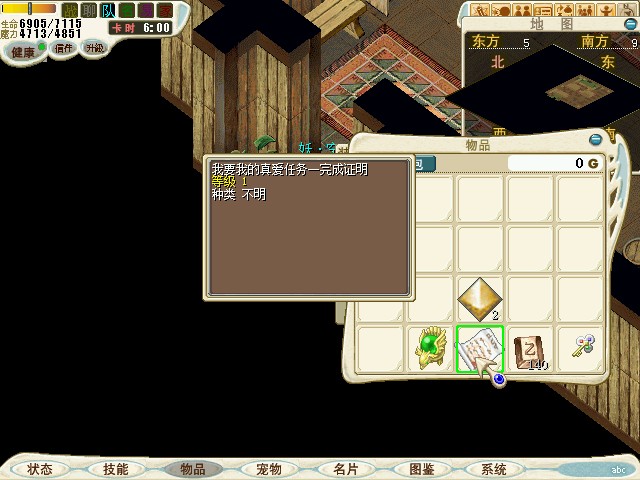Open the 信件 mail button
This screenshot has width=640, height=480.
coord(63,48)
